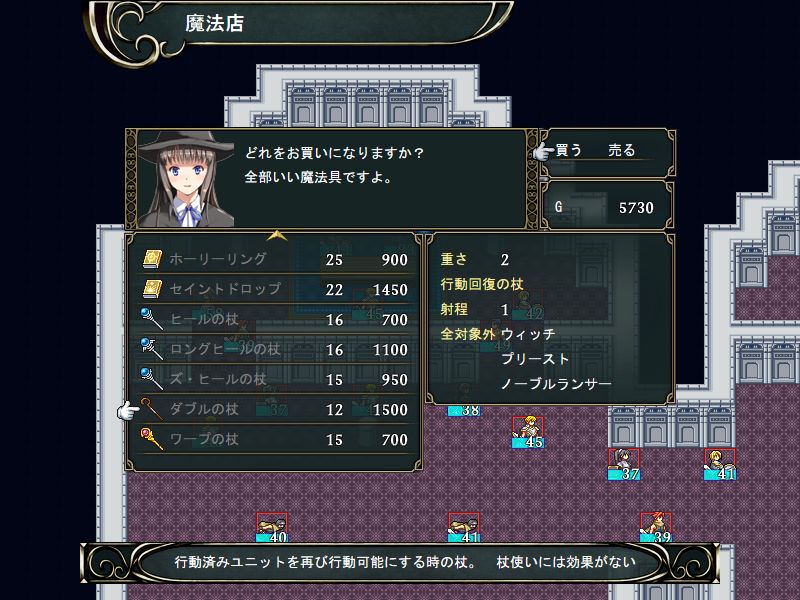
Task: Choose ホーリーリング from the shop list
Action: [274, 260]
